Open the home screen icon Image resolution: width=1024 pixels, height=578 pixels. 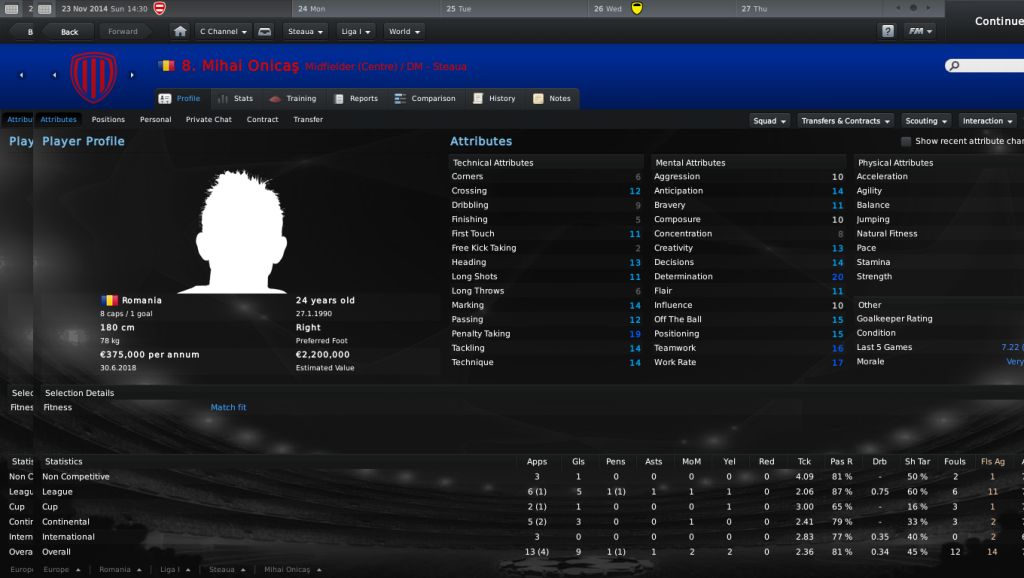click(180, 31)
